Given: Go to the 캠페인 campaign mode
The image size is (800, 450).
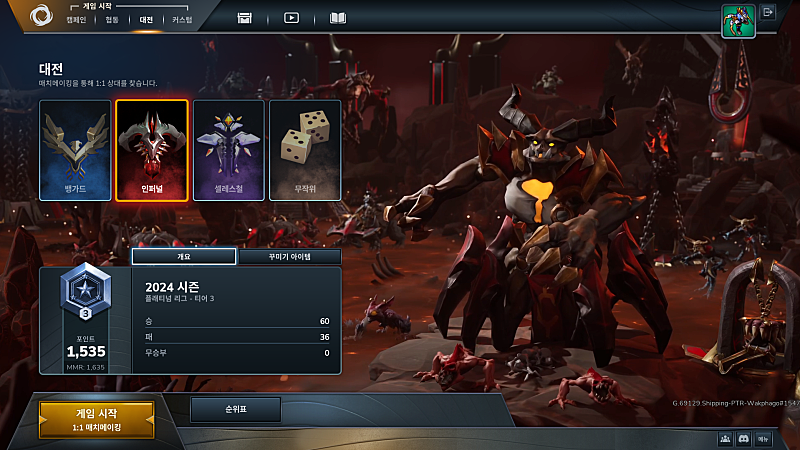Looking at the screenshot, I should [76, 19].
